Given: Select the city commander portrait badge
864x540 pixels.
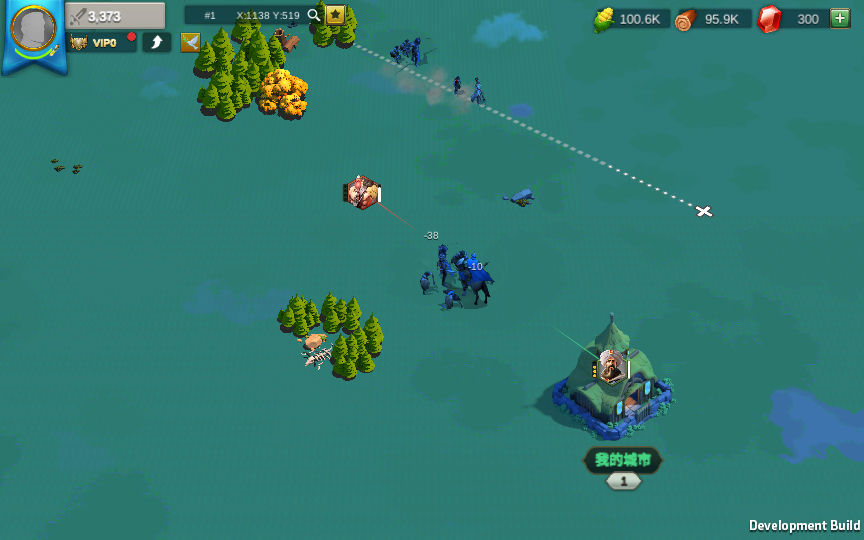Looking at the screenshot, I should (609, 367).
